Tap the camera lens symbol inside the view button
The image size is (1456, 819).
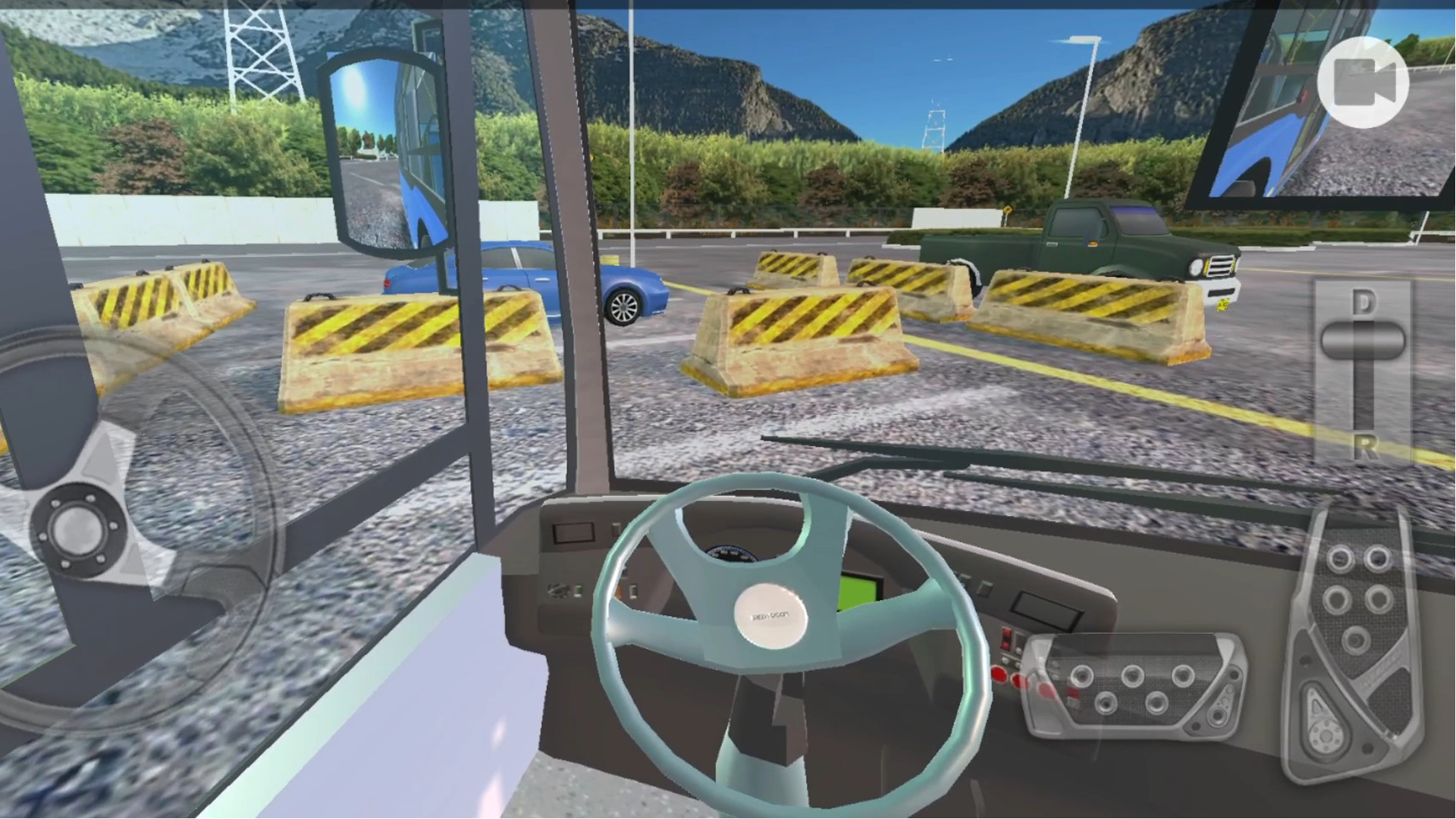[1363, 81]
